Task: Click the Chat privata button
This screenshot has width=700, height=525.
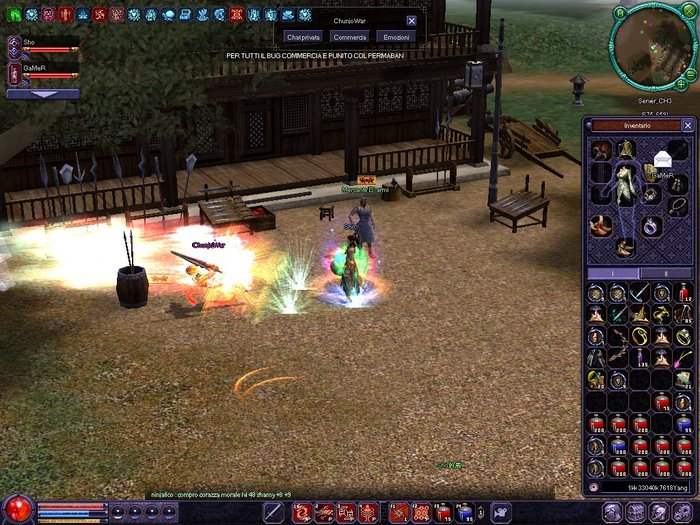Action: click(x=304, y=37)
